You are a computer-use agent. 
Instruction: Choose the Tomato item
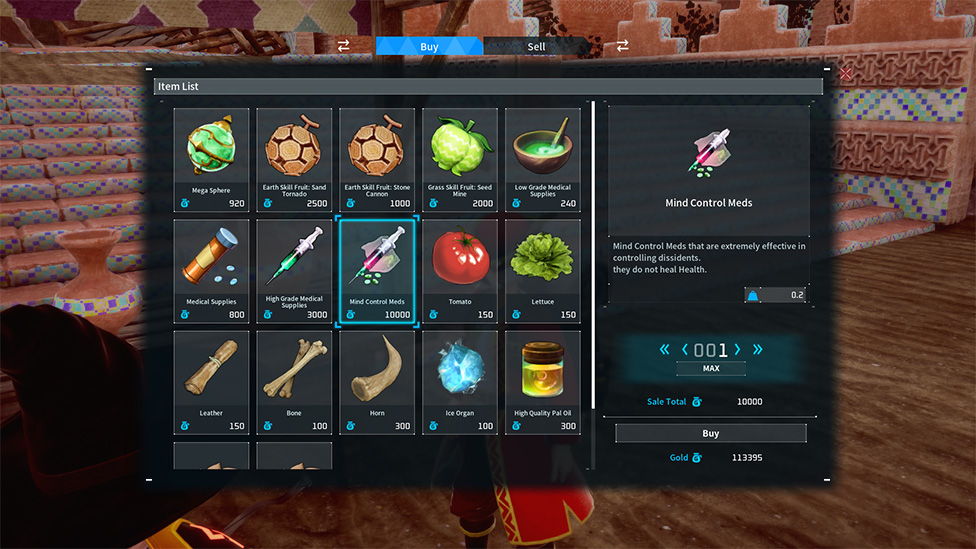[460, 272]
